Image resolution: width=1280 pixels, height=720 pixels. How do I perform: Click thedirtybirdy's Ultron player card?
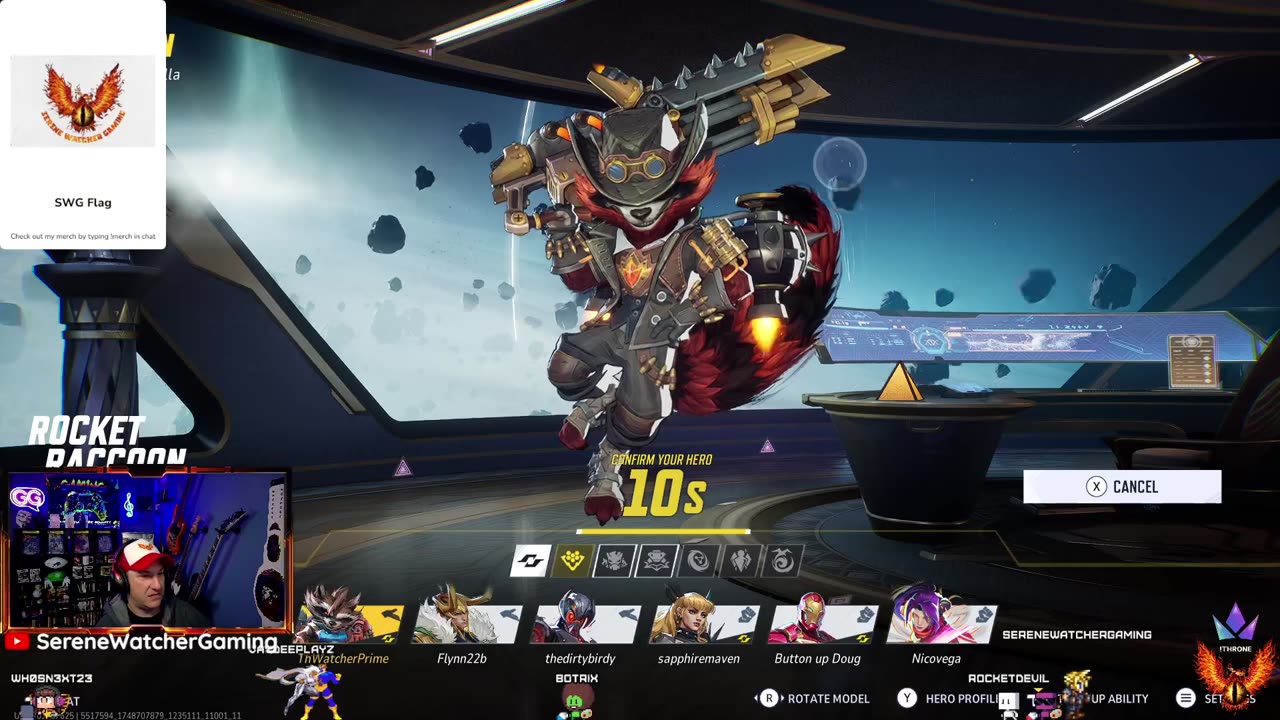click(x=584, y=622)
